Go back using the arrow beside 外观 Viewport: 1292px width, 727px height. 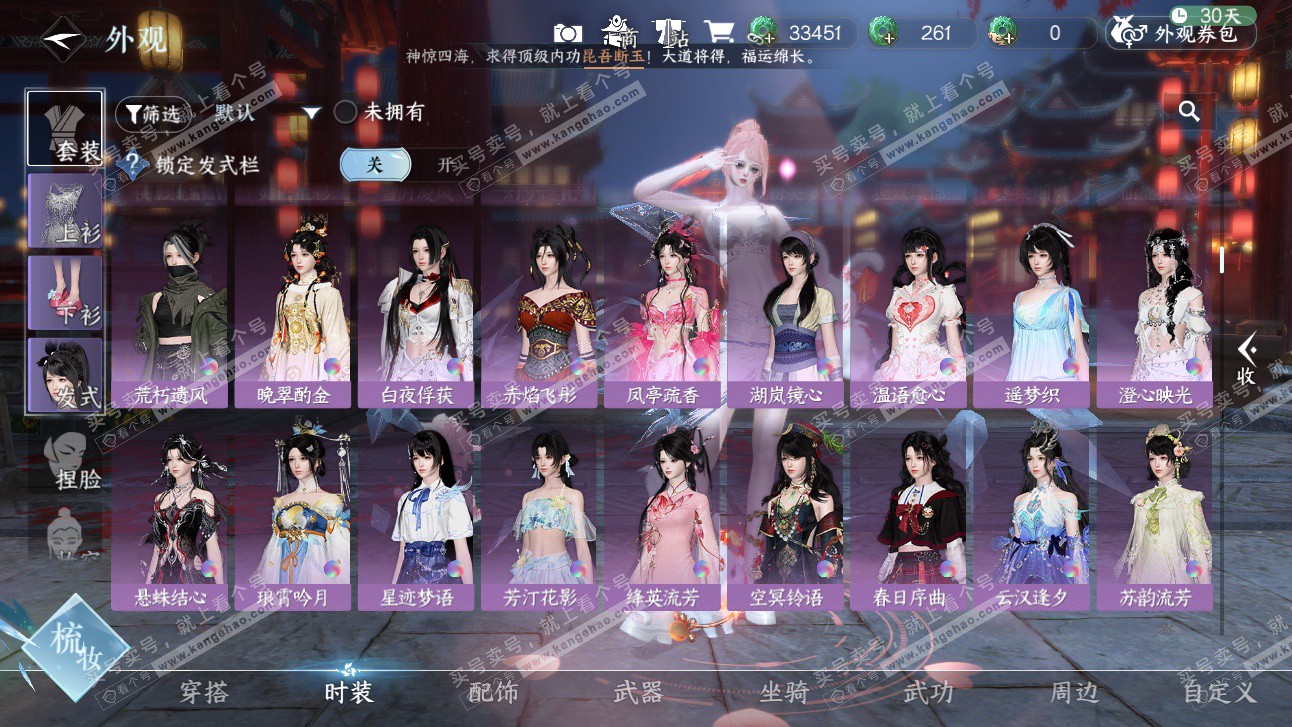pos(63,40)
